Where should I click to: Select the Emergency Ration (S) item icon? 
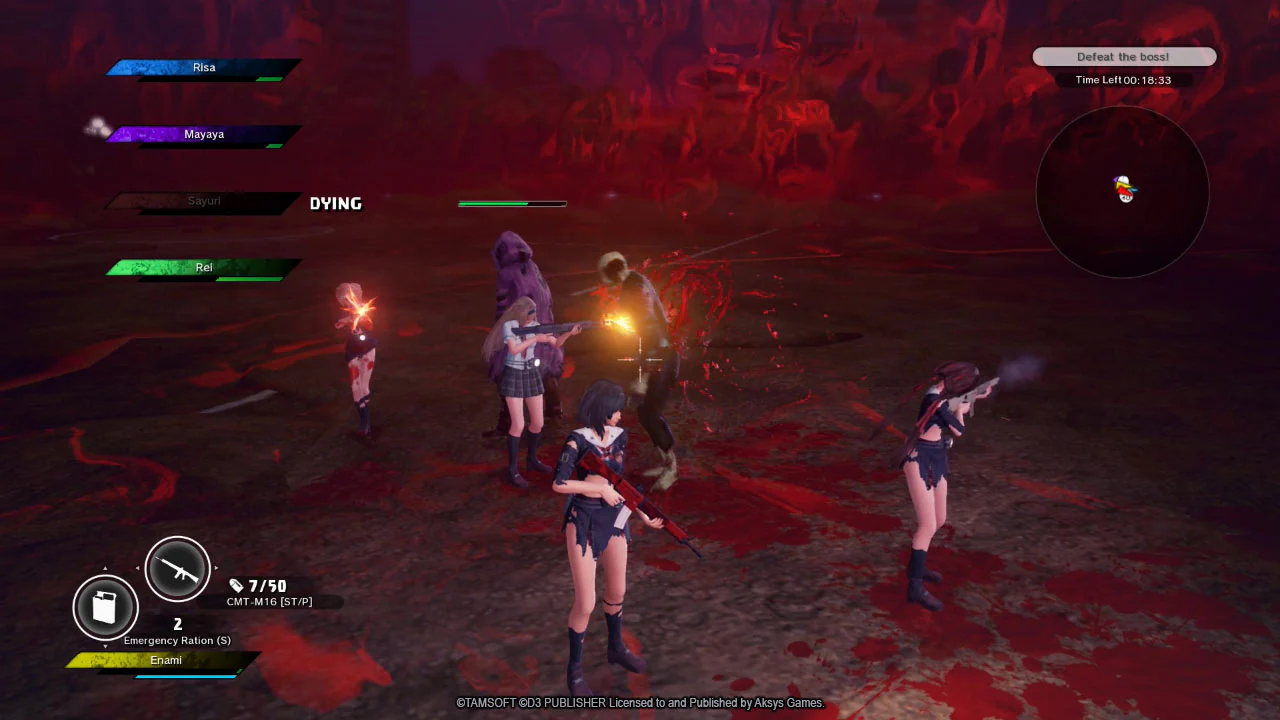tap(105, 608)
